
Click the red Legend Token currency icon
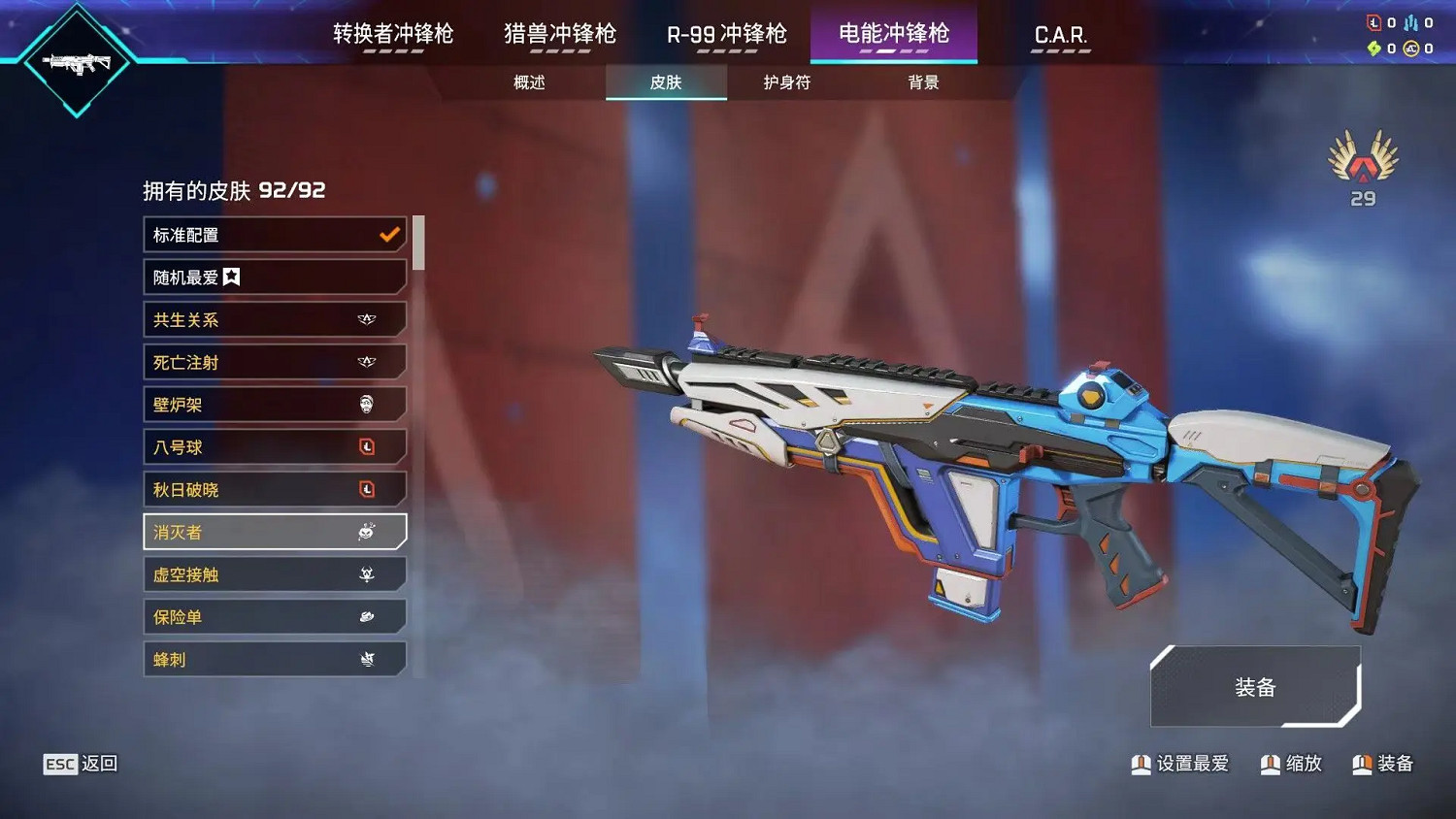point(1373,21)
